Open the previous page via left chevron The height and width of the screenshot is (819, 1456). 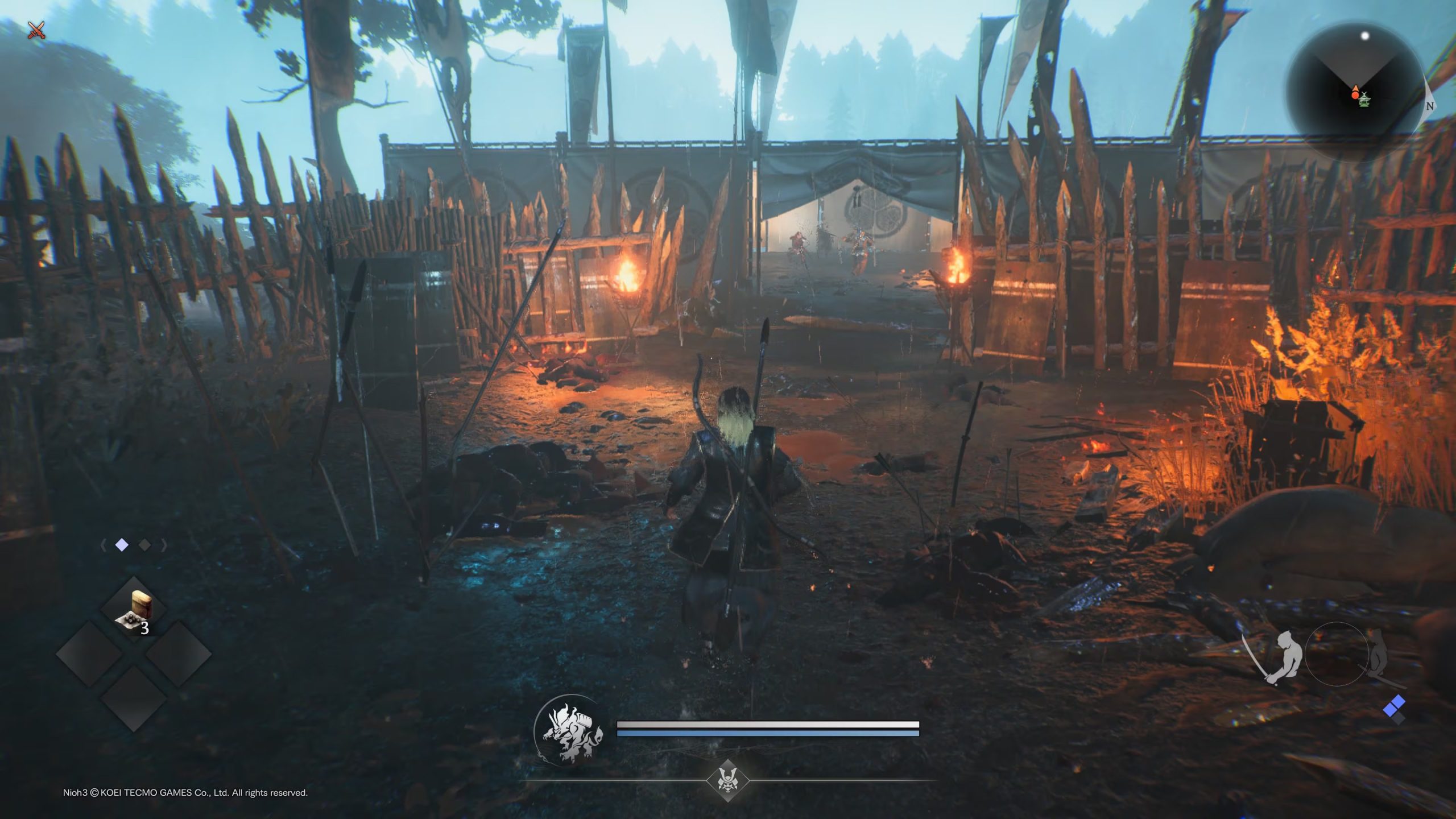(103, 545)
